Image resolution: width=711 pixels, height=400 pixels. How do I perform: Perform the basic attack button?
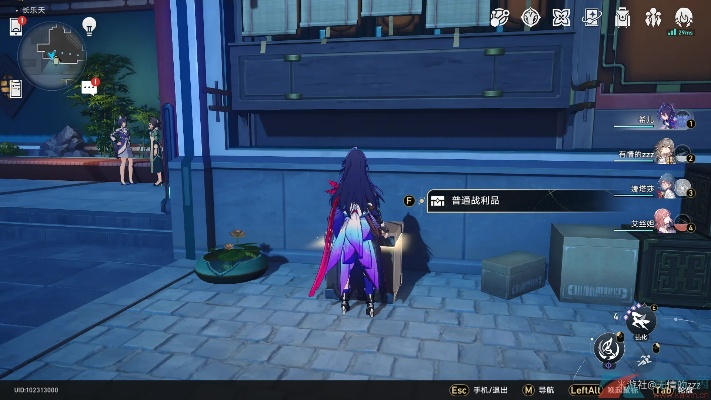(x=607, y=346)
